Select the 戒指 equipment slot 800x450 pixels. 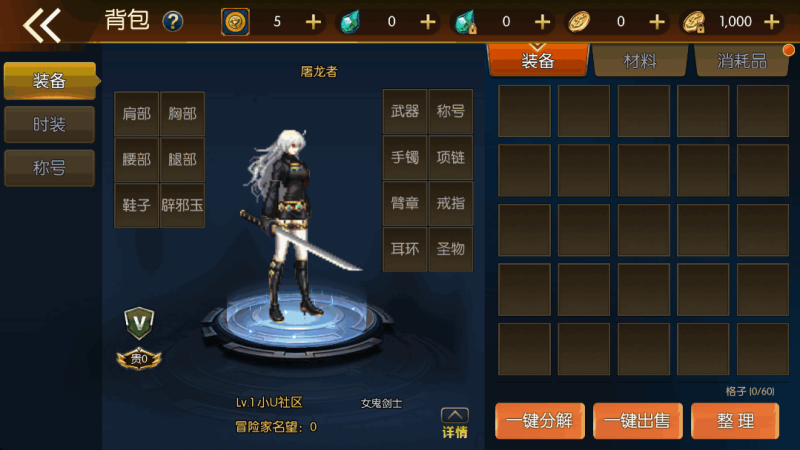coord(451,204)
